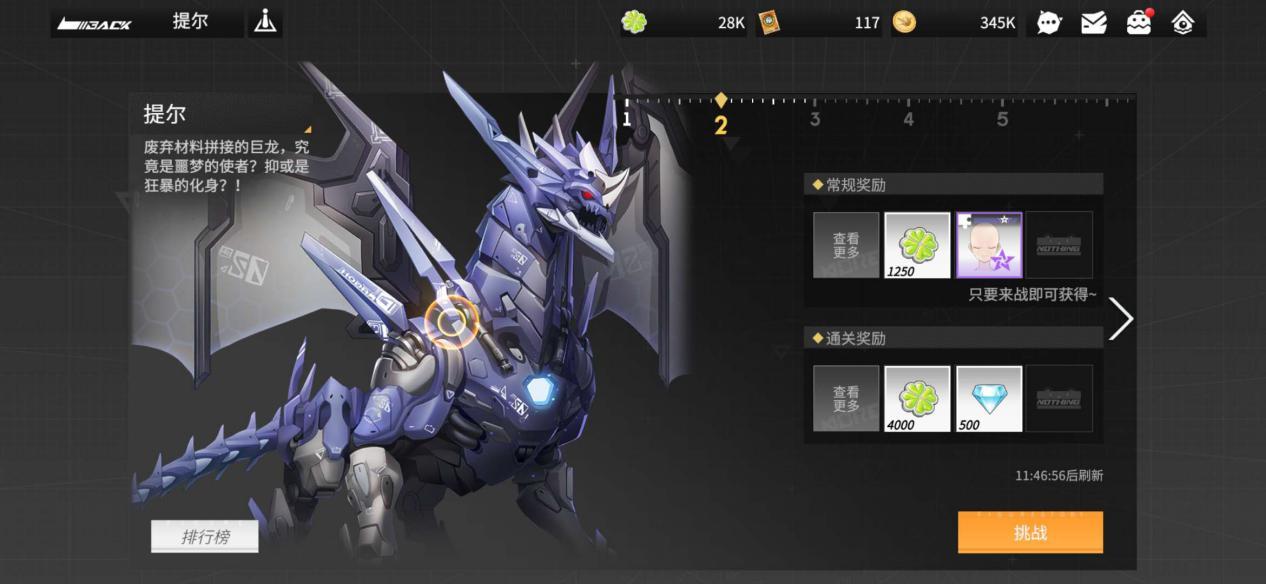Open the 排行榜 leaderboard
This screenshot has height=584, width=1266.
(x=205, y=537)
